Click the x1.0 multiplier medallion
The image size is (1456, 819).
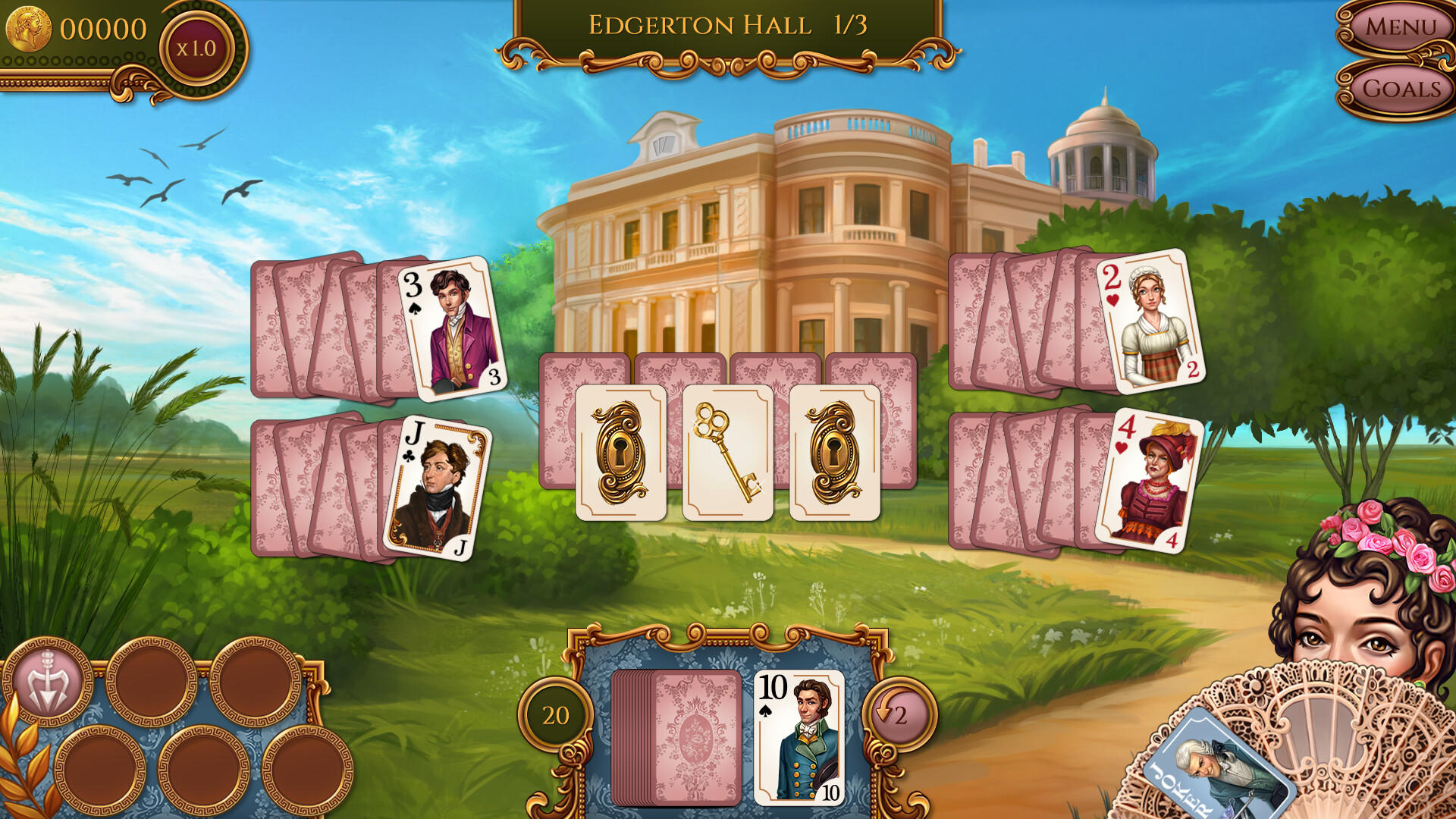click(x=195, y=46)
